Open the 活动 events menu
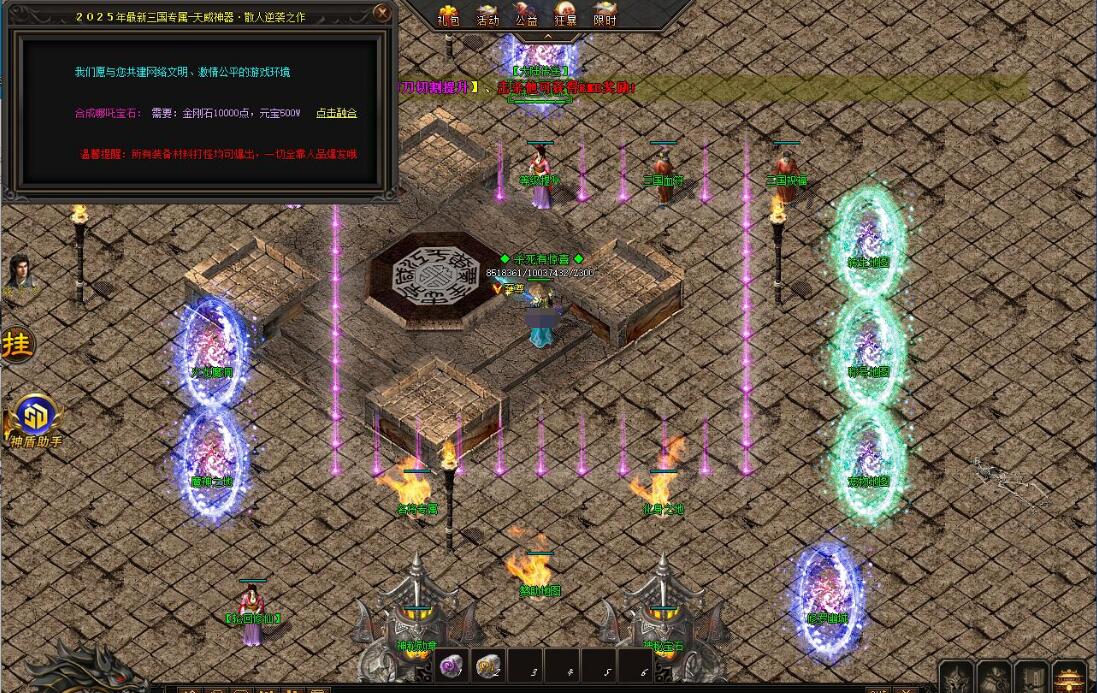The width and height of the screenshot is (1097, 693). (x=487, y=15)
